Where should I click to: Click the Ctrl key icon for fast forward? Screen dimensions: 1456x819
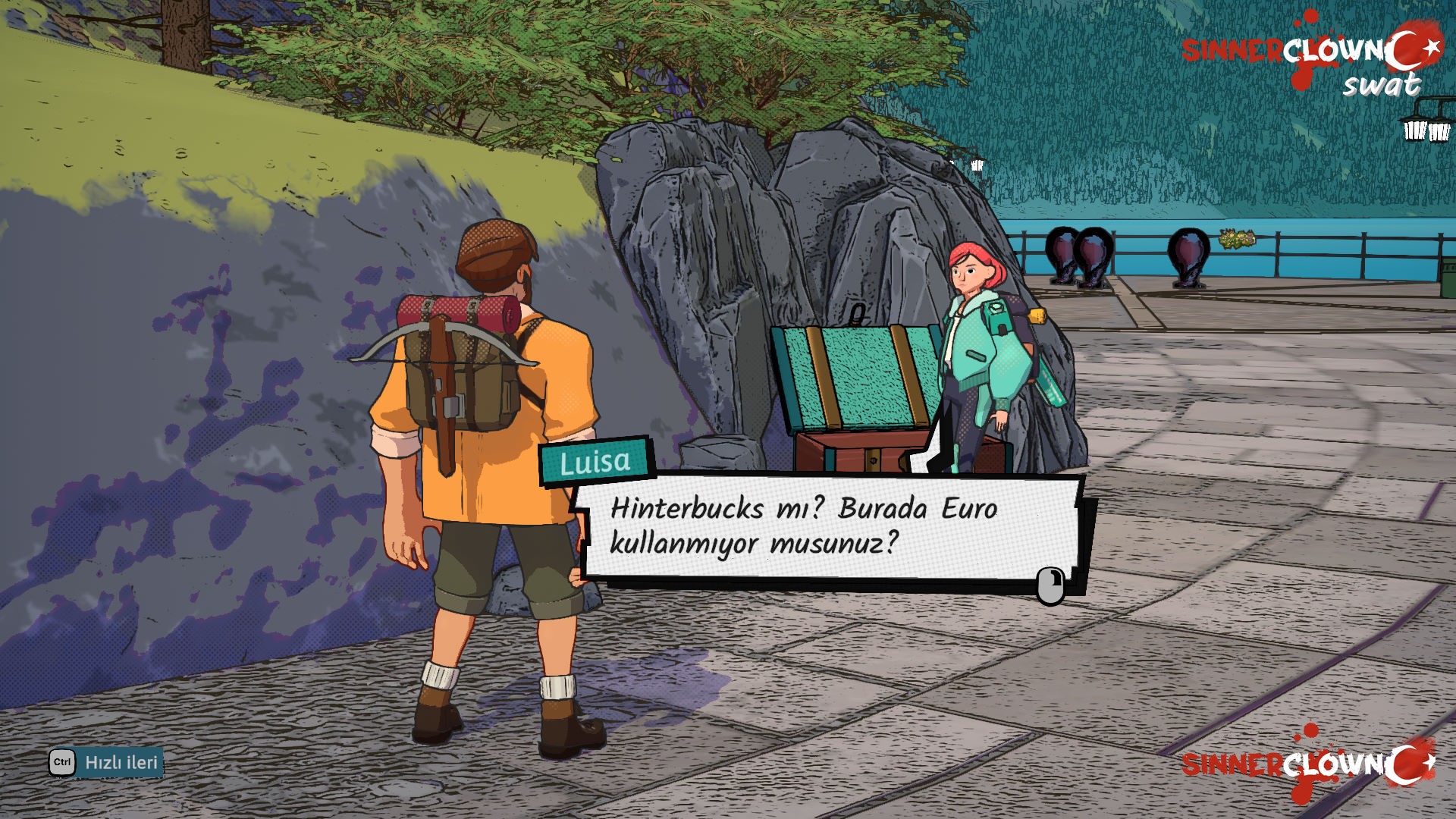click(61, 764)
